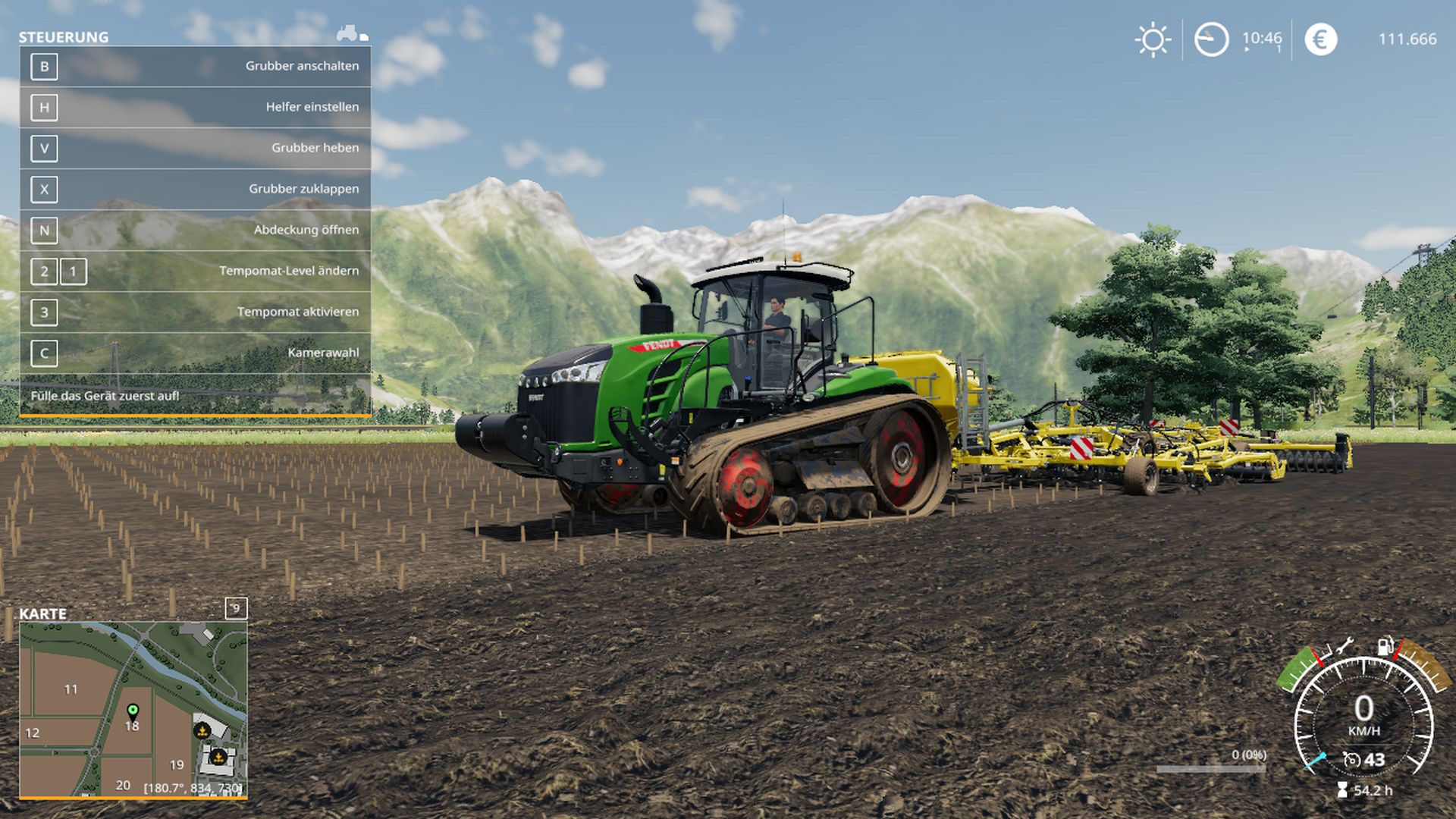Select the green player position marker on map
This screenshot has height=819, width=1456.
pyautogui.click(x=133, y=711)
